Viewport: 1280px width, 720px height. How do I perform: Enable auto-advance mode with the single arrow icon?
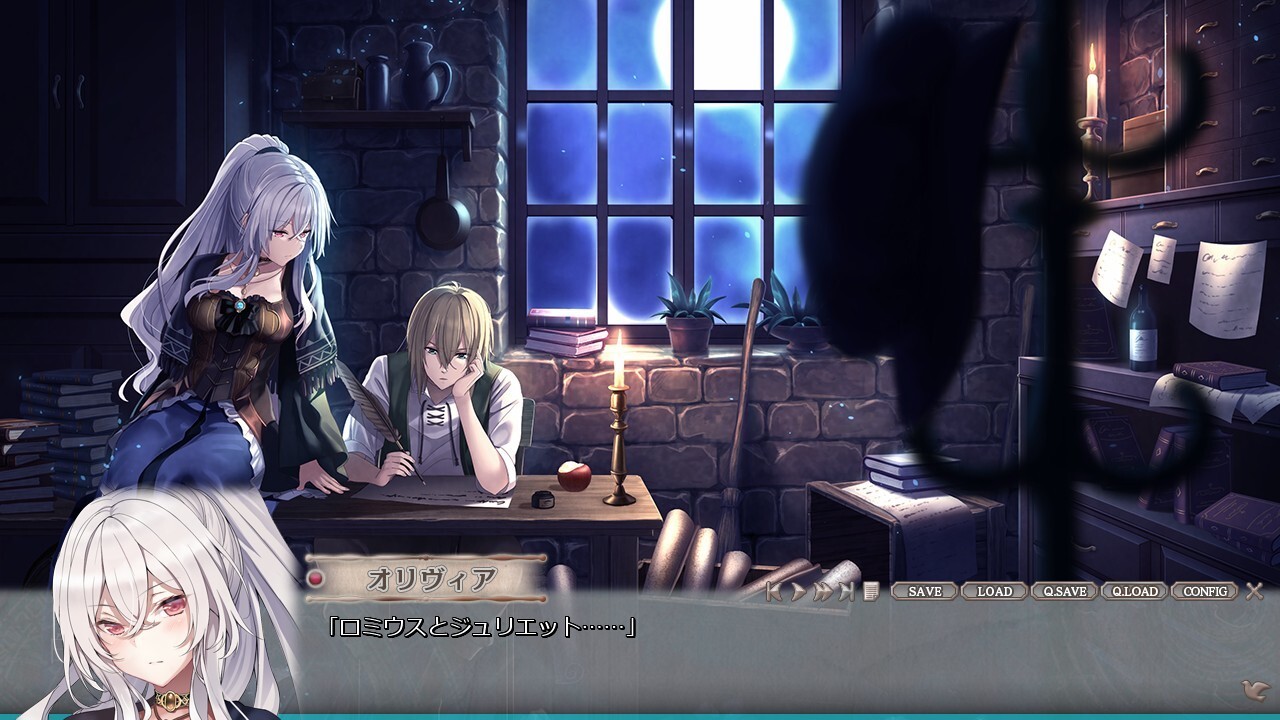[x=798, y=590]
